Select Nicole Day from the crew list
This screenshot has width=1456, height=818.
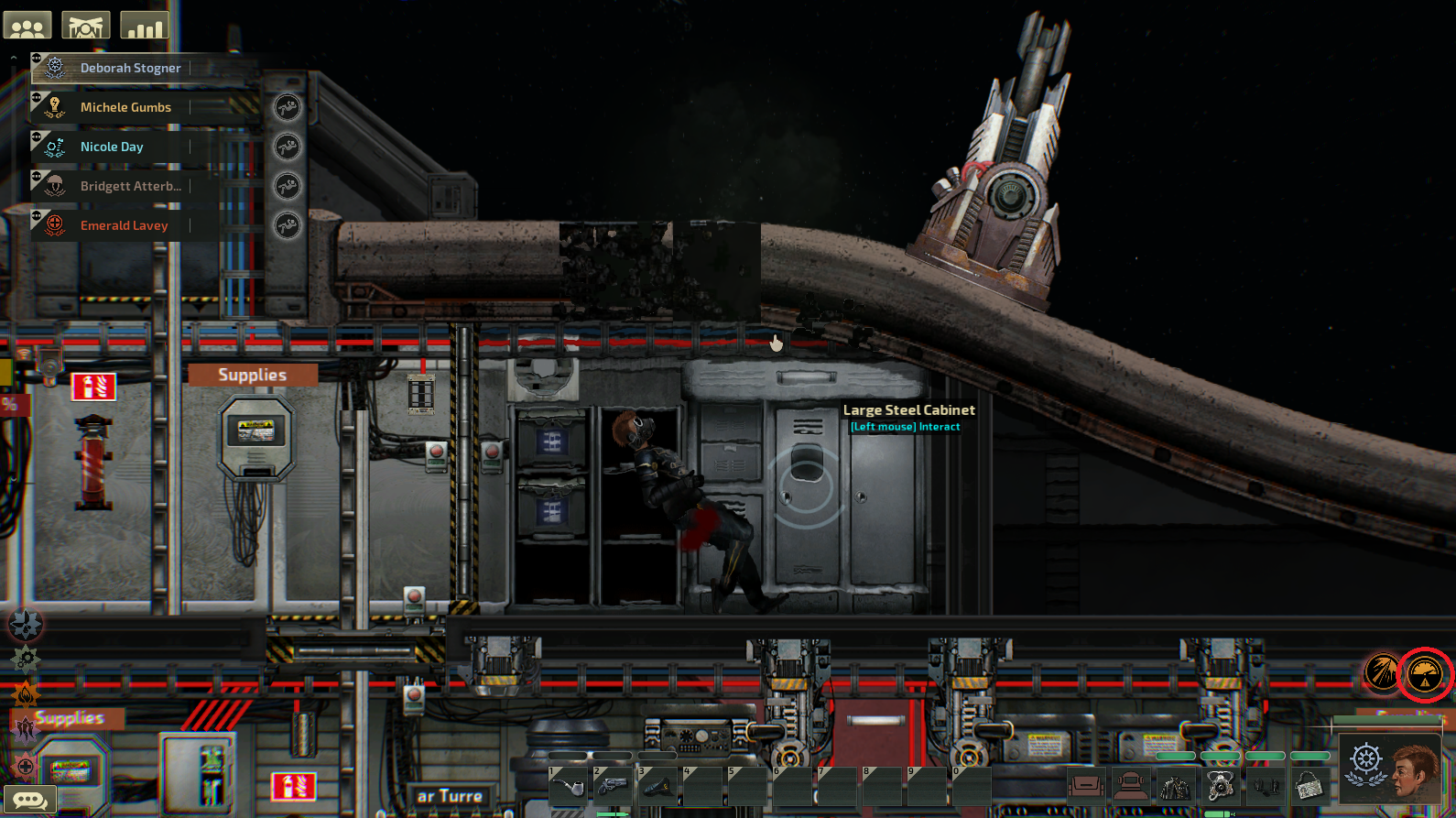point(128,147)
